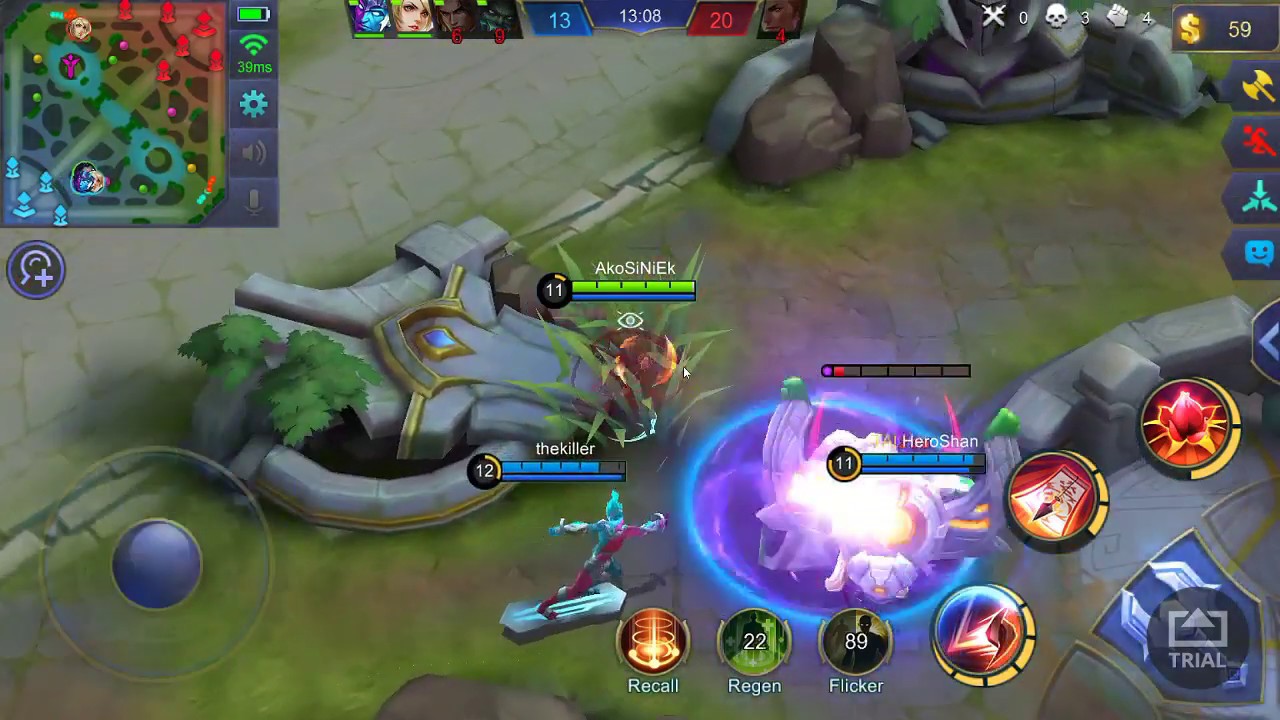Click the minimap
Image resolution: width=1280 pixels, height=720 pixels.
115,112
